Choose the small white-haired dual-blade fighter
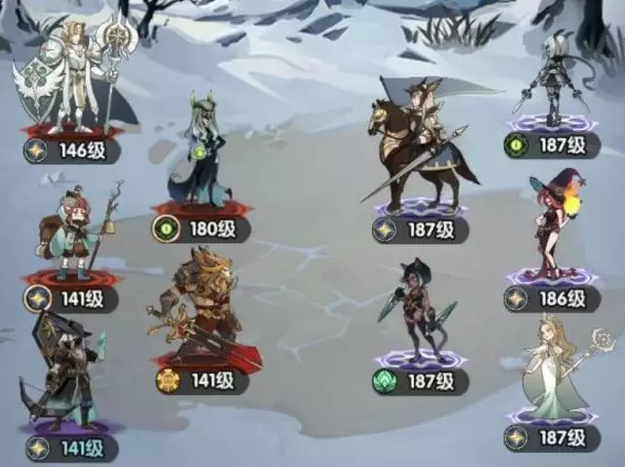This screenshot has height=467, width=625. click(552, 75)
